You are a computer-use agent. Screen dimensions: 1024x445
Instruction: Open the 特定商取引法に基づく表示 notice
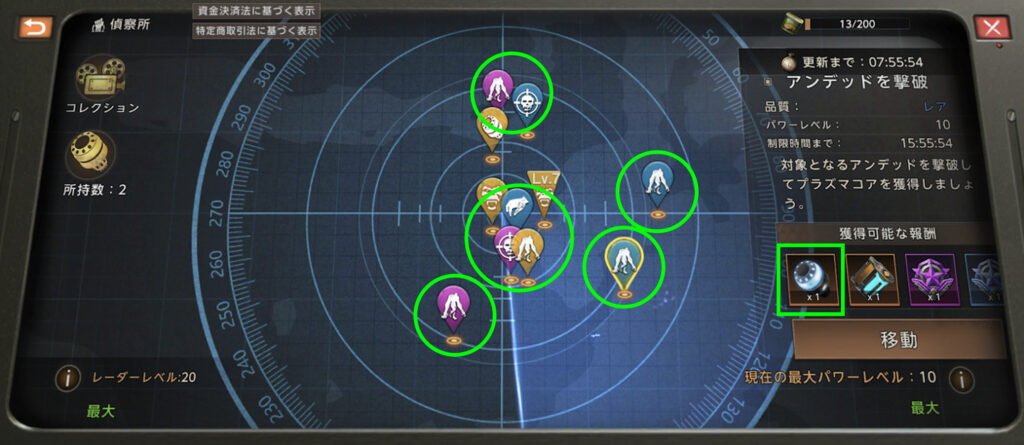click(256, 30)
